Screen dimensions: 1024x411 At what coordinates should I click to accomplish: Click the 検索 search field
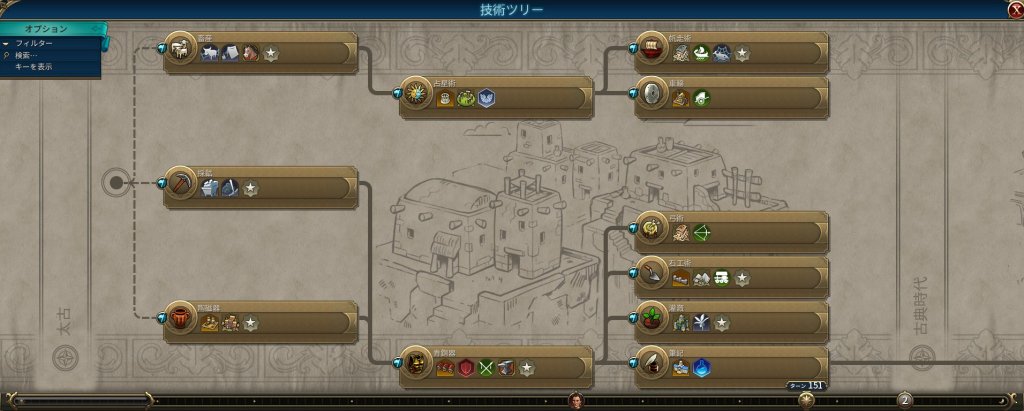(x=30, y=55)
